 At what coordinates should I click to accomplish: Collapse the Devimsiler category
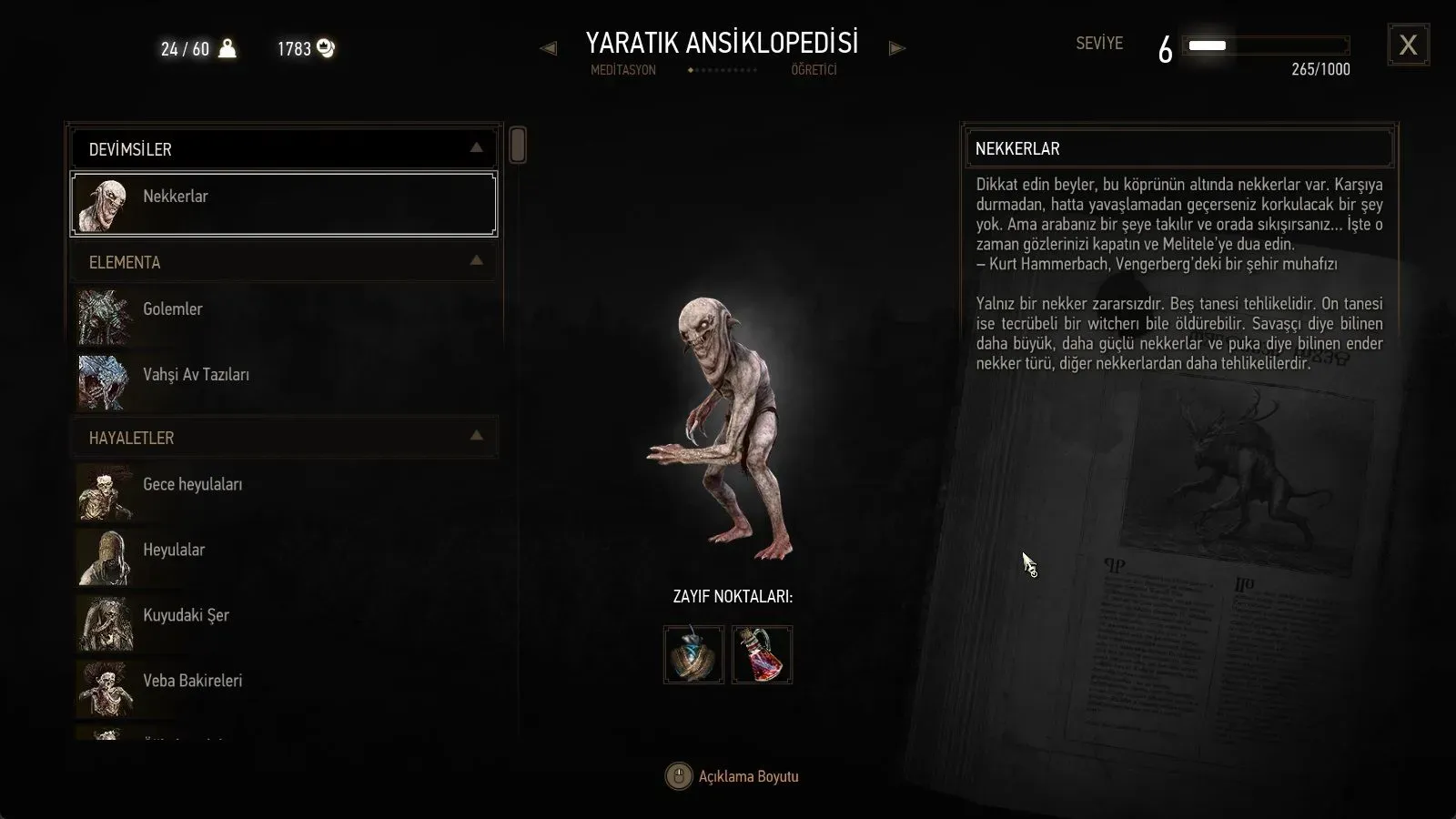tap(476, 148)
